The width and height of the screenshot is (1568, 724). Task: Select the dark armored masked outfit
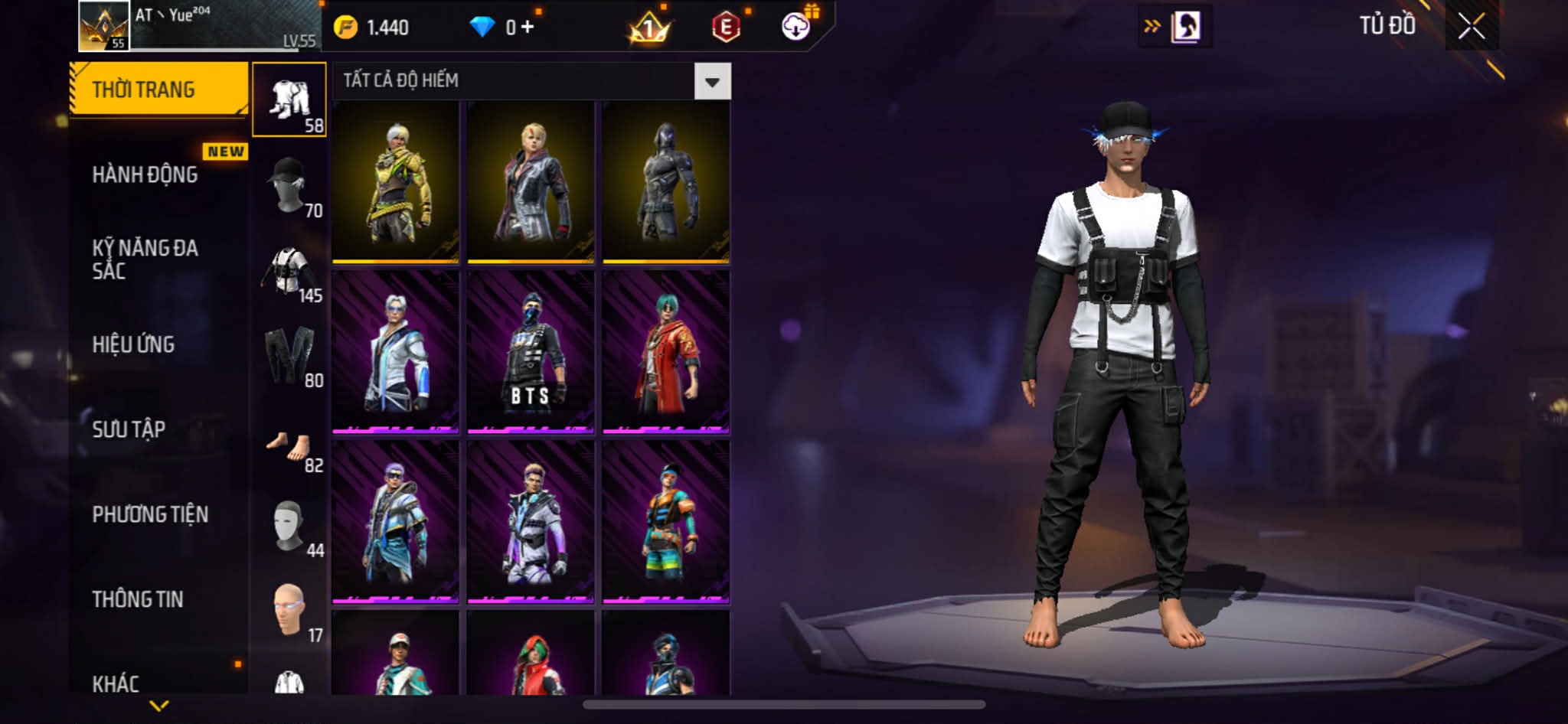pyautogui.click(x=666, y=182)
